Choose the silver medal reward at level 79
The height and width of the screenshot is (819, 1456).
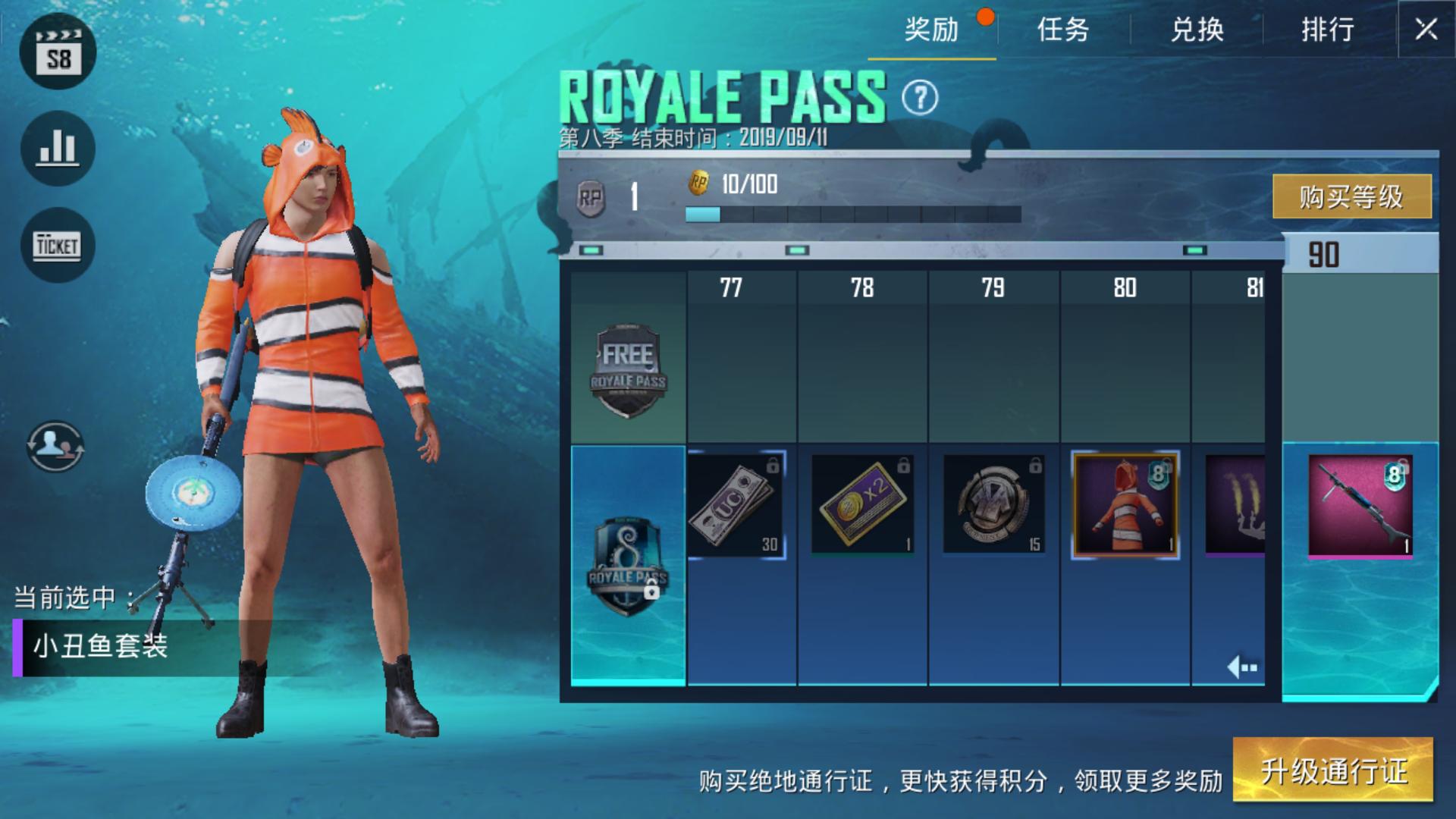point(993,505)
